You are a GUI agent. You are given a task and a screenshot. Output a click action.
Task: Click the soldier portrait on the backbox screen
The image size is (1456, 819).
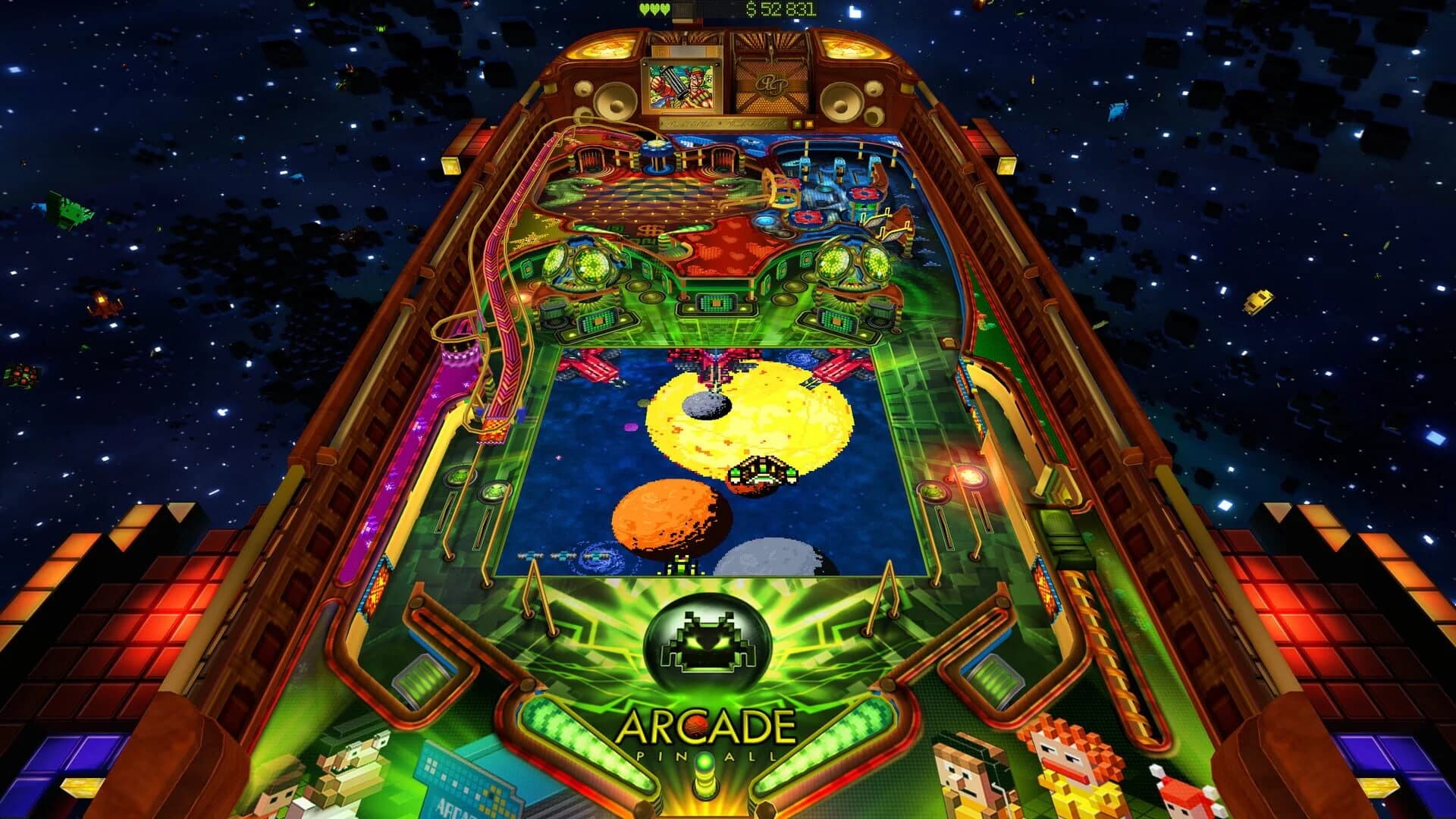pos(681,87)
